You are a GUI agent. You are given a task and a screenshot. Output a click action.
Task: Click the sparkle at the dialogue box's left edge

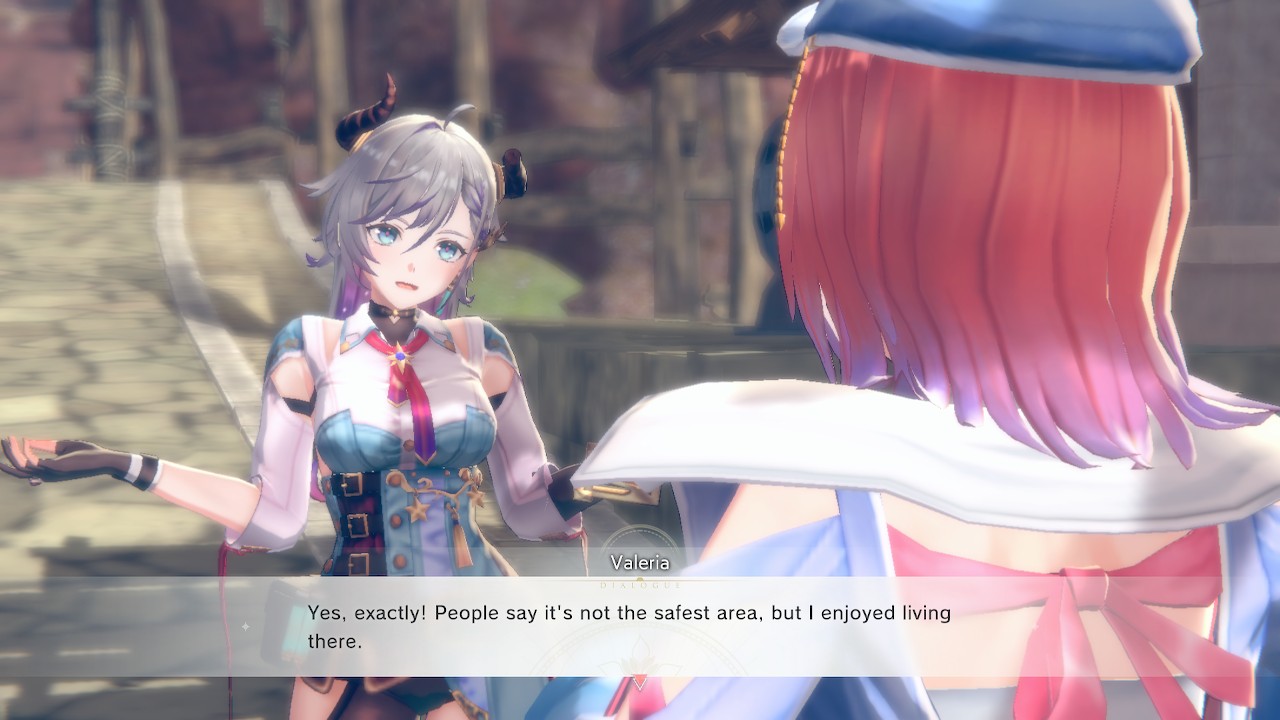tap(246, 627)
